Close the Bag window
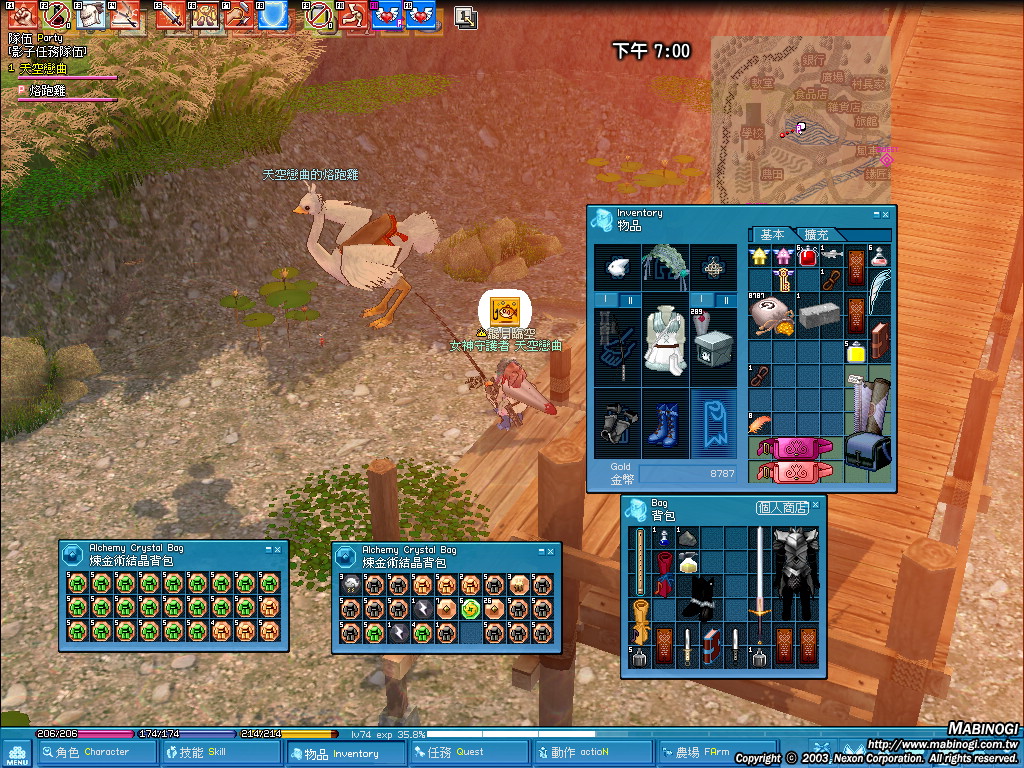The height and width of the screenshot is (768, 1024). [816, 507]
